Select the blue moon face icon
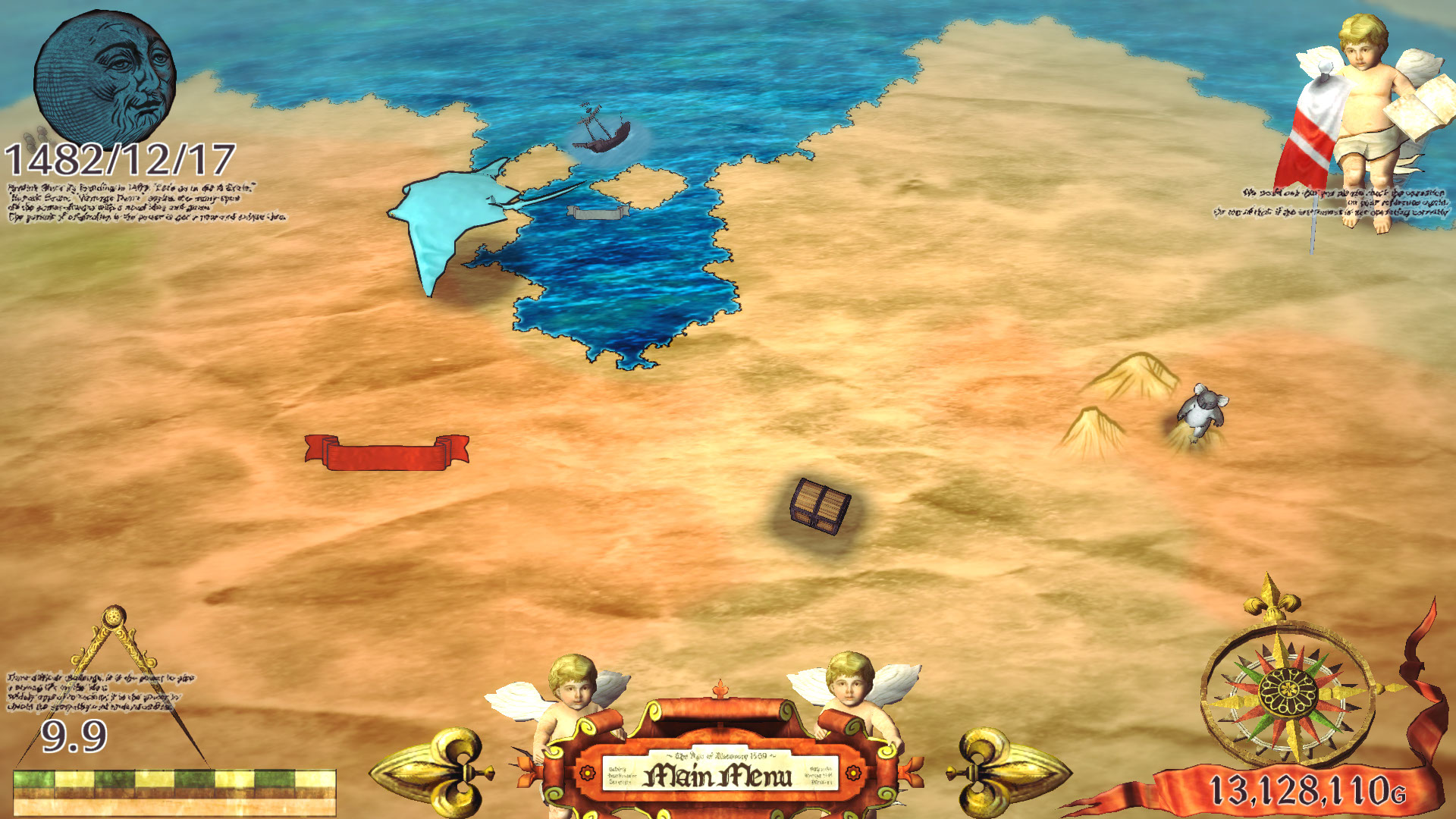Screen dimensions: 1456x819 [105, 77]
